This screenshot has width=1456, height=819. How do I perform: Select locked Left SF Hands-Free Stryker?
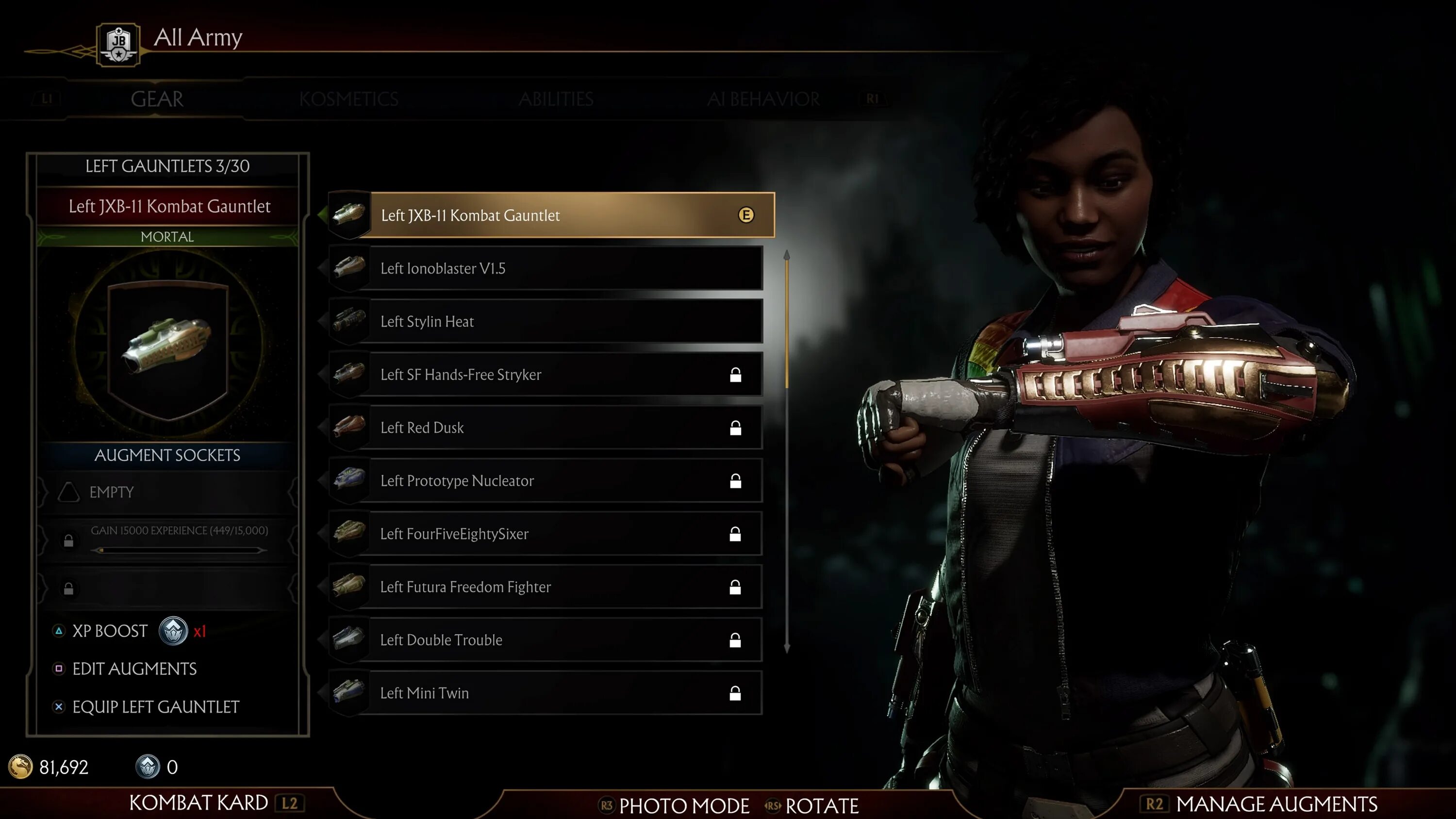tap(546, 375)
